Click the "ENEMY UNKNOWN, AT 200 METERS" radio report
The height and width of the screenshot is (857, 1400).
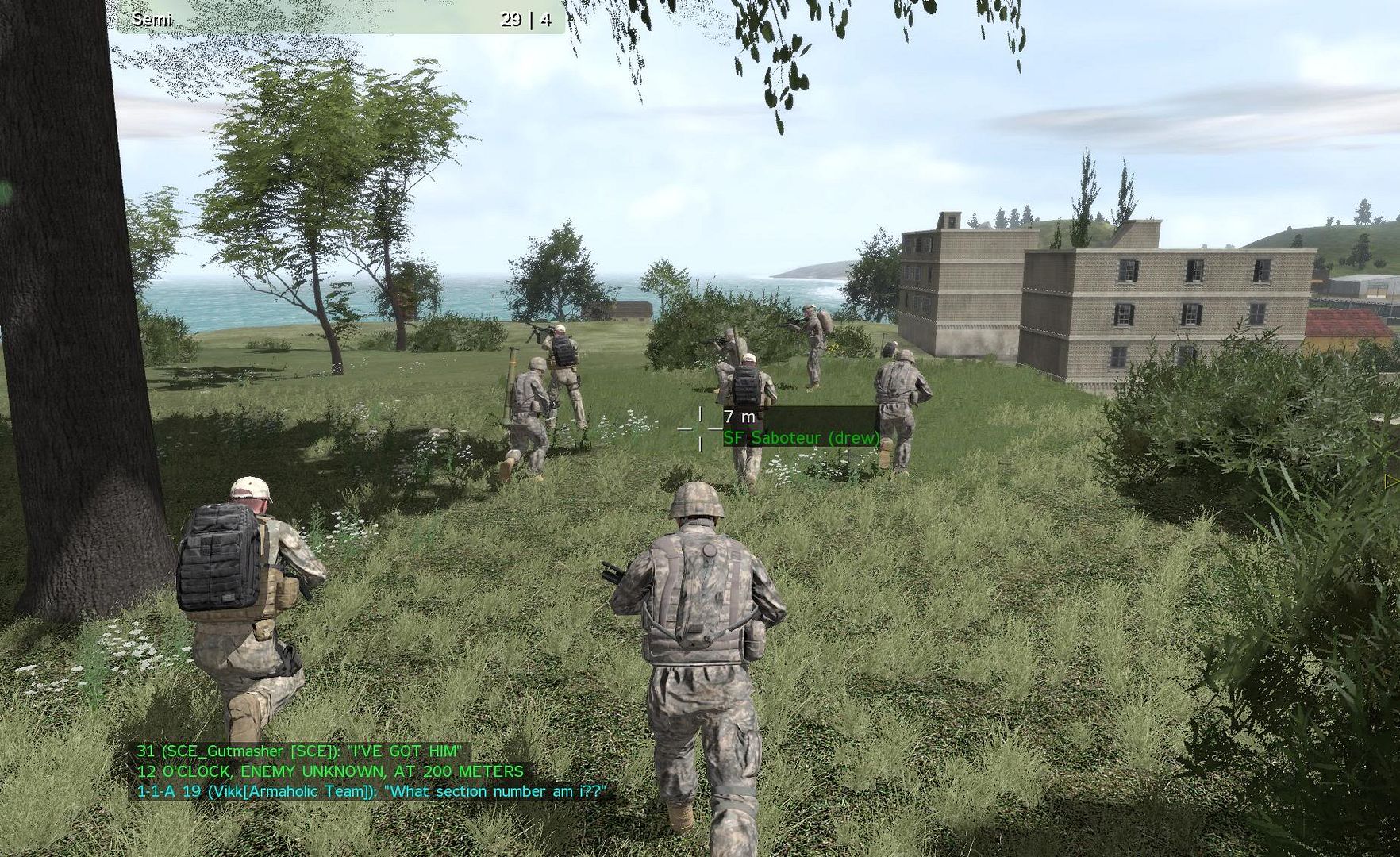coord(330,771)
